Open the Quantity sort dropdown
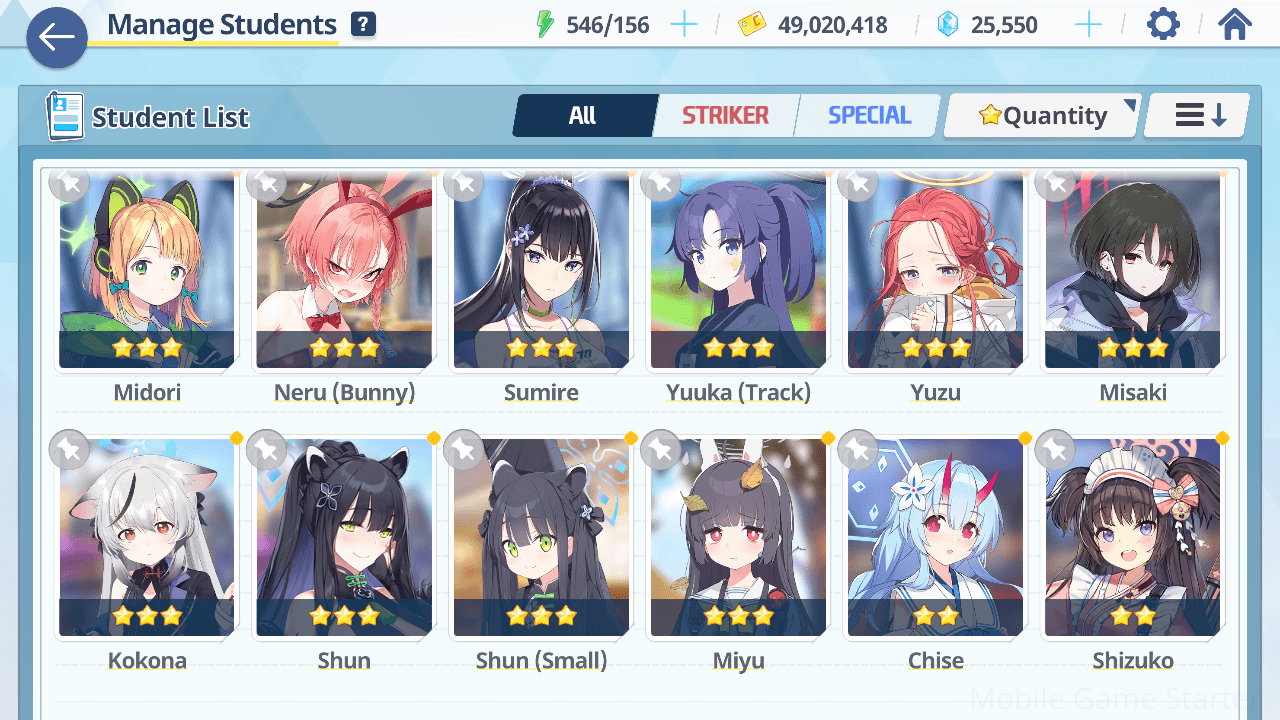This screenshot has width=1280, height=720. pos(1042,116)
